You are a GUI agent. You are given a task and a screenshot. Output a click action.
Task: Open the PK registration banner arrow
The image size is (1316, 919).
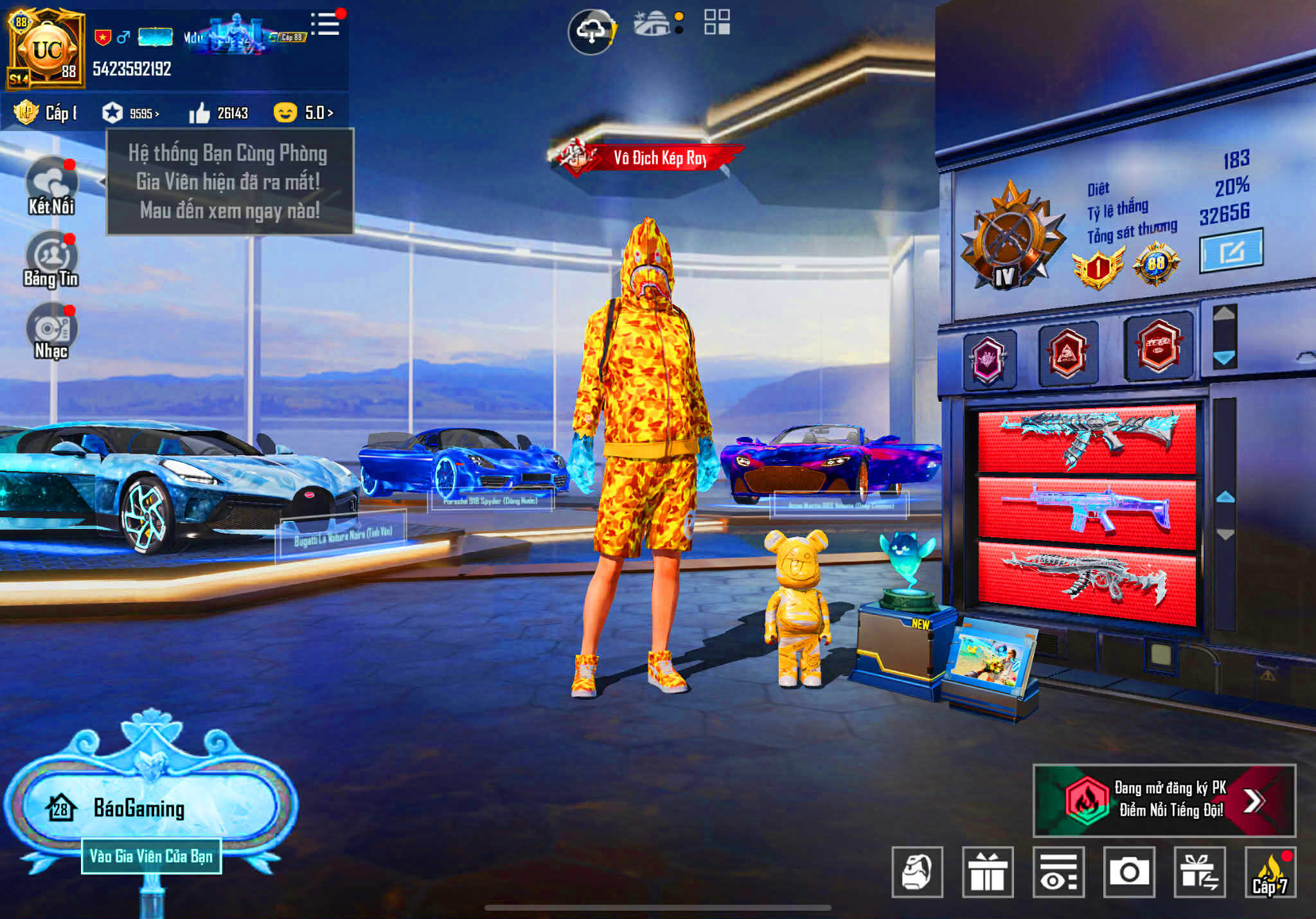tap(1254, 801)
